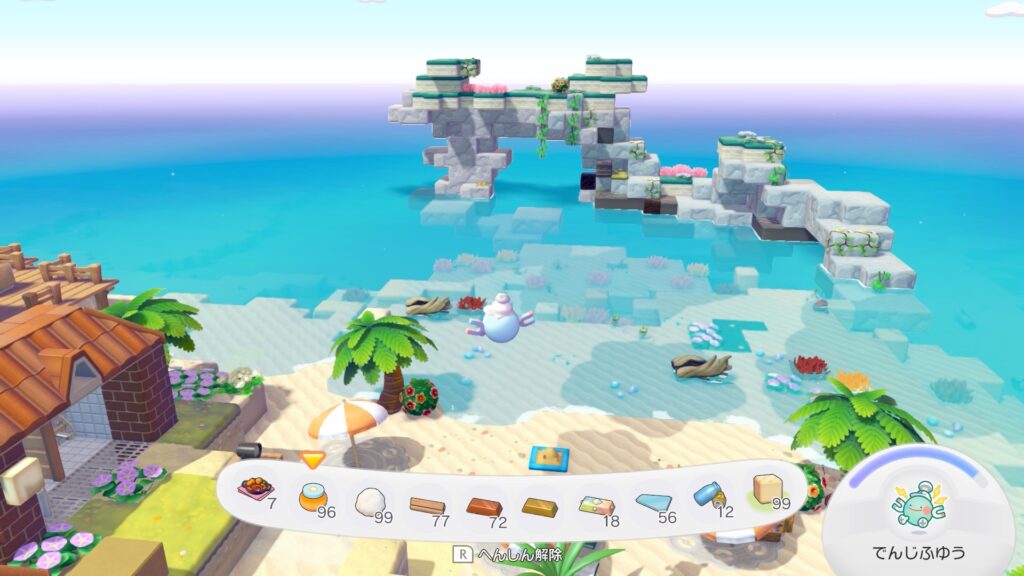This screenshot has width=1024, height=576.
Task: Choose the pastel patterned block with 18
Action: point(597,502)
